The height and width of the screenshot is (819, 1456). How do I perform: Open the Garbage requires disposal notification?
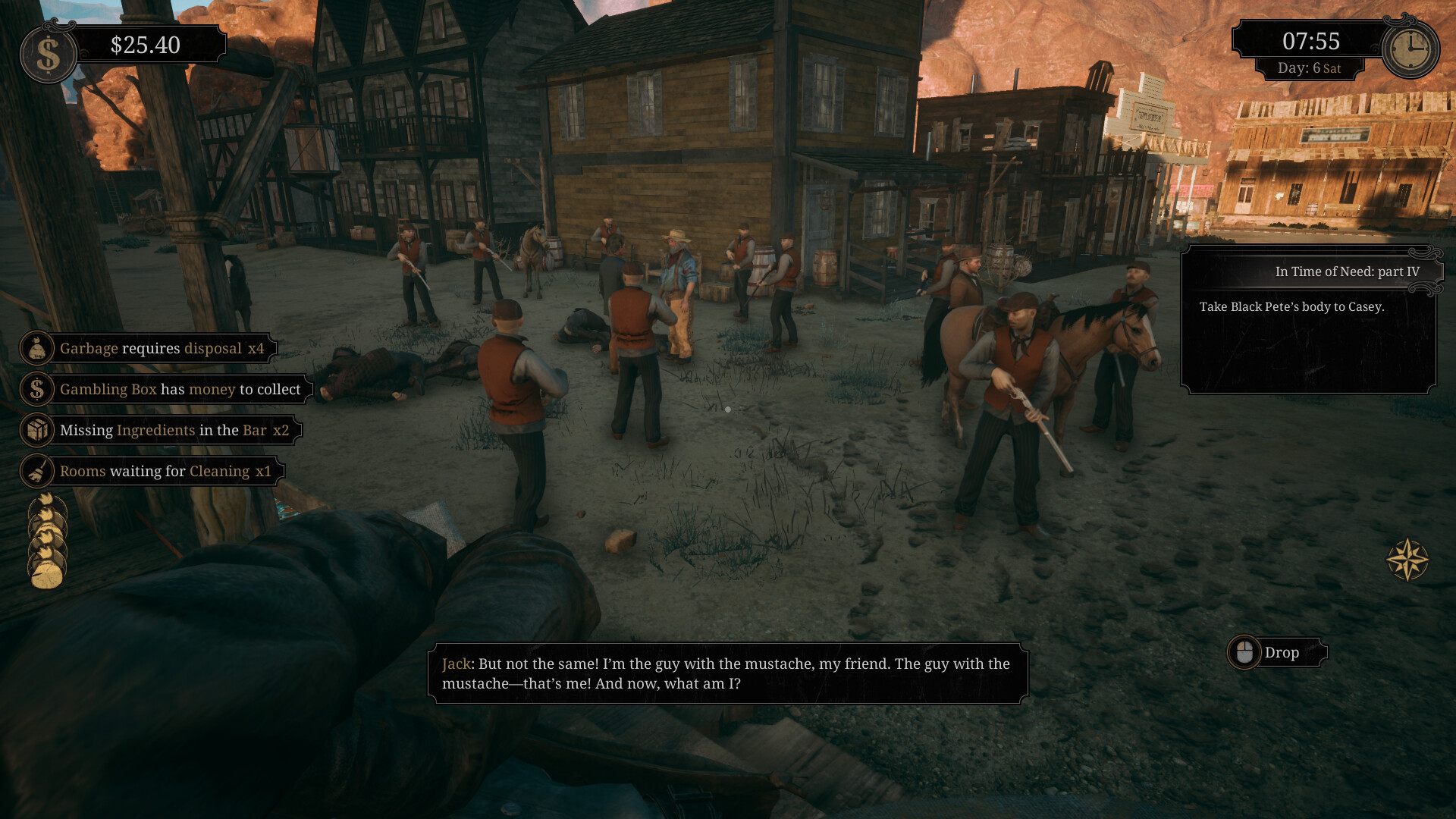pyautogui.click(x=161, y=348)
